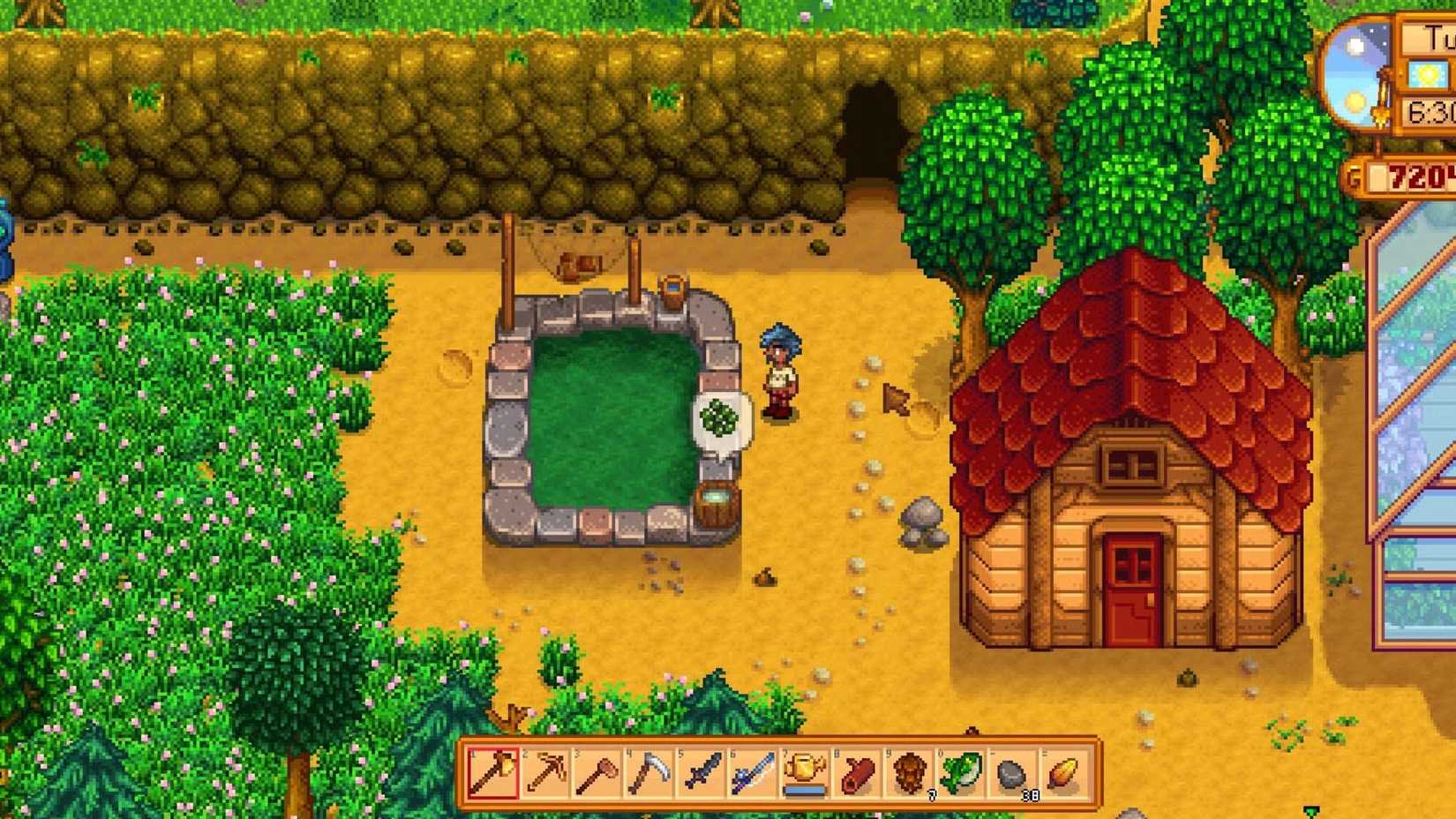Screen dimensions: 1456x819
Task: Select the stack of 38 stones
Action: tap(1011, 775)
